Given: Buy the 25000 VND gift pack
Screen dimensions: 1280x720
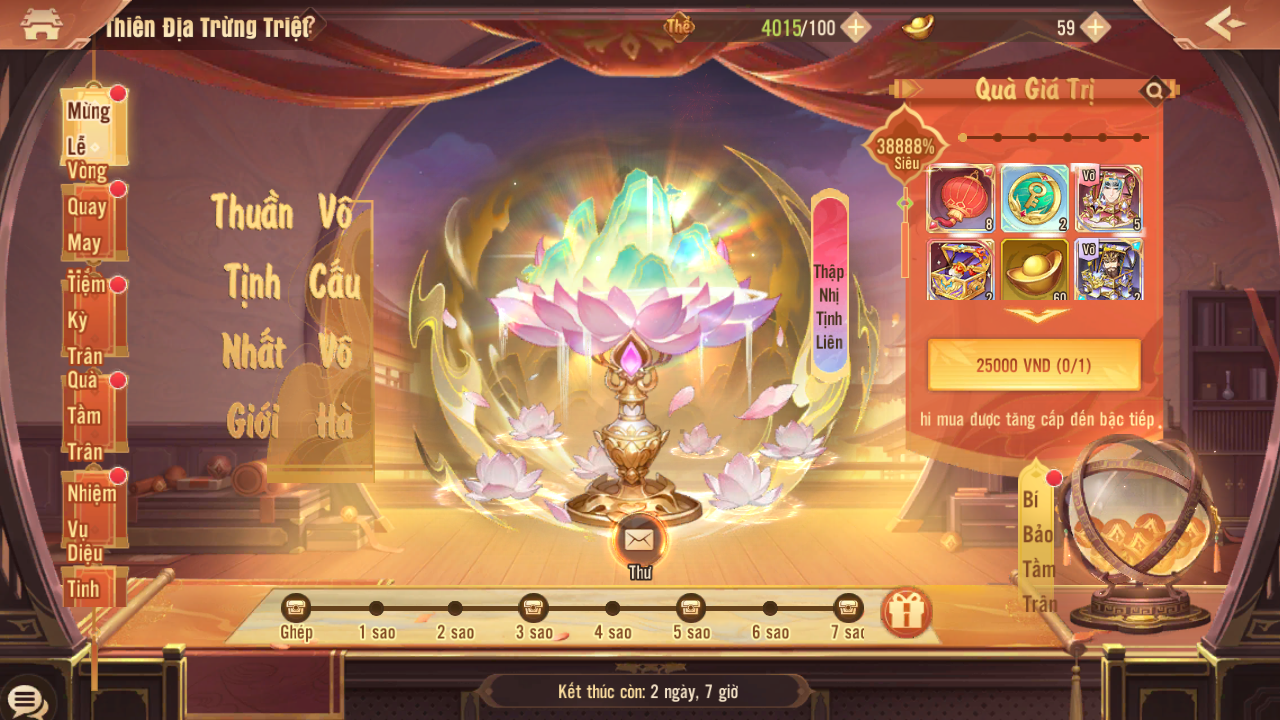Looking at the screenshot, I should [x=1034, y=365].
